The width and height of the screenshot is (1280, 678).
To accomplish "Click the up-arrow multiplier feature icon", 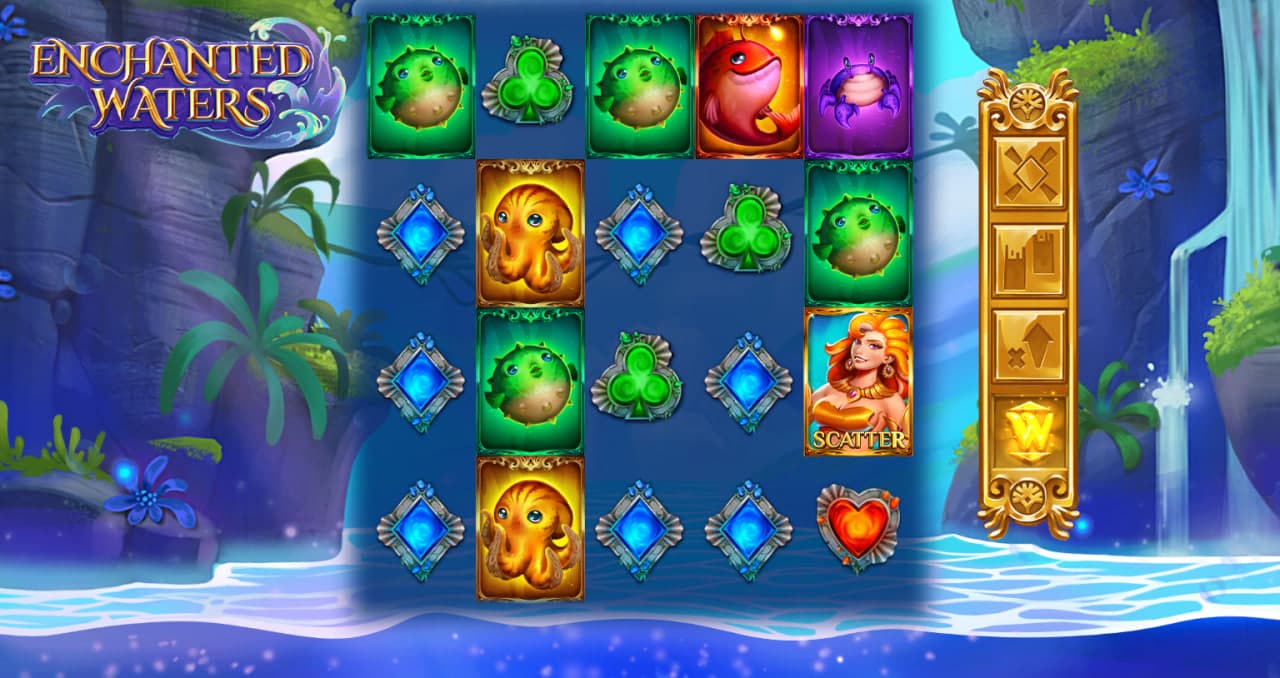I will [1028, 345].
